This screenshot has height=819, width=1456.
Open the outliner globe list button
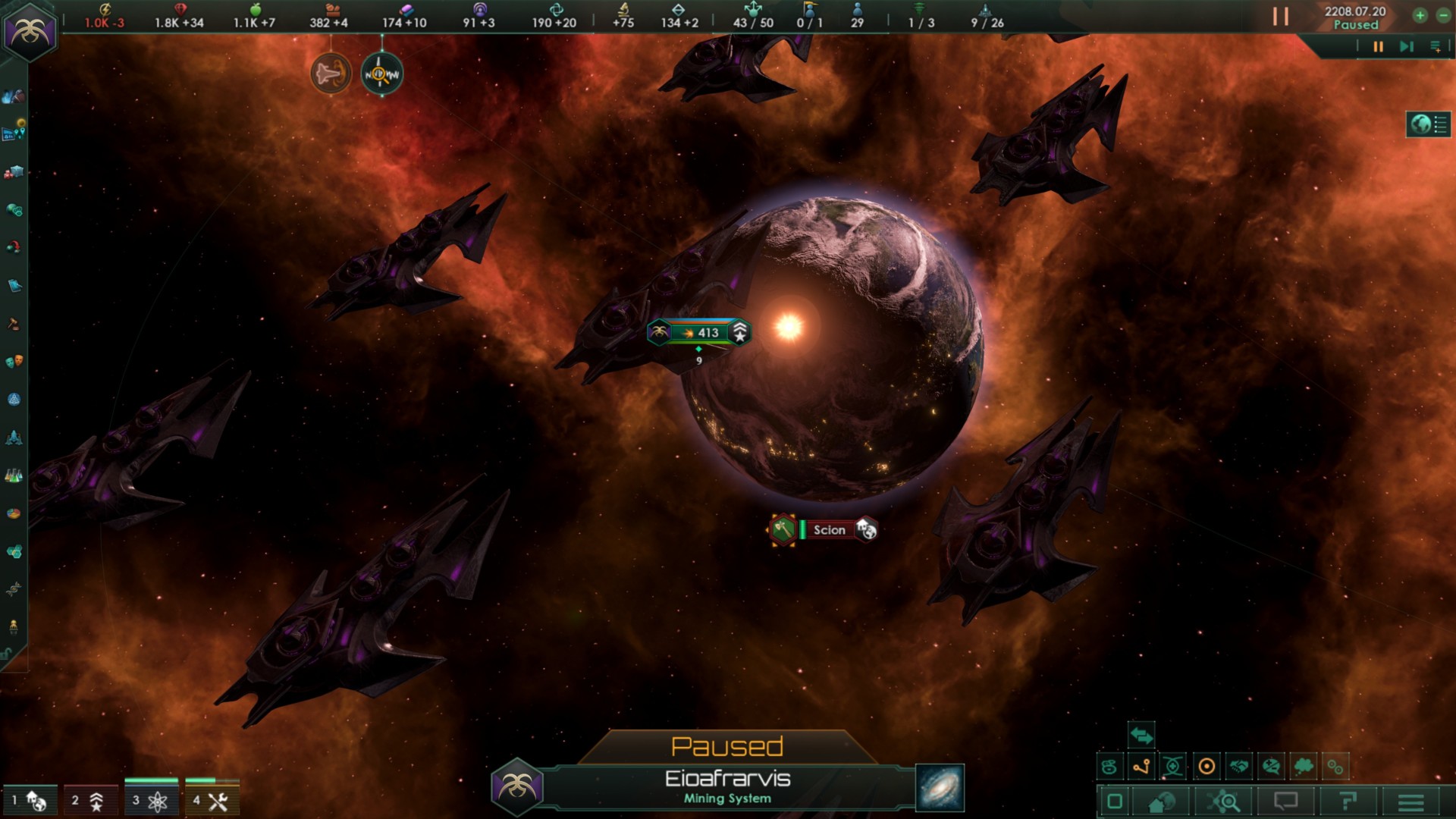click(x=1429, y=124)
